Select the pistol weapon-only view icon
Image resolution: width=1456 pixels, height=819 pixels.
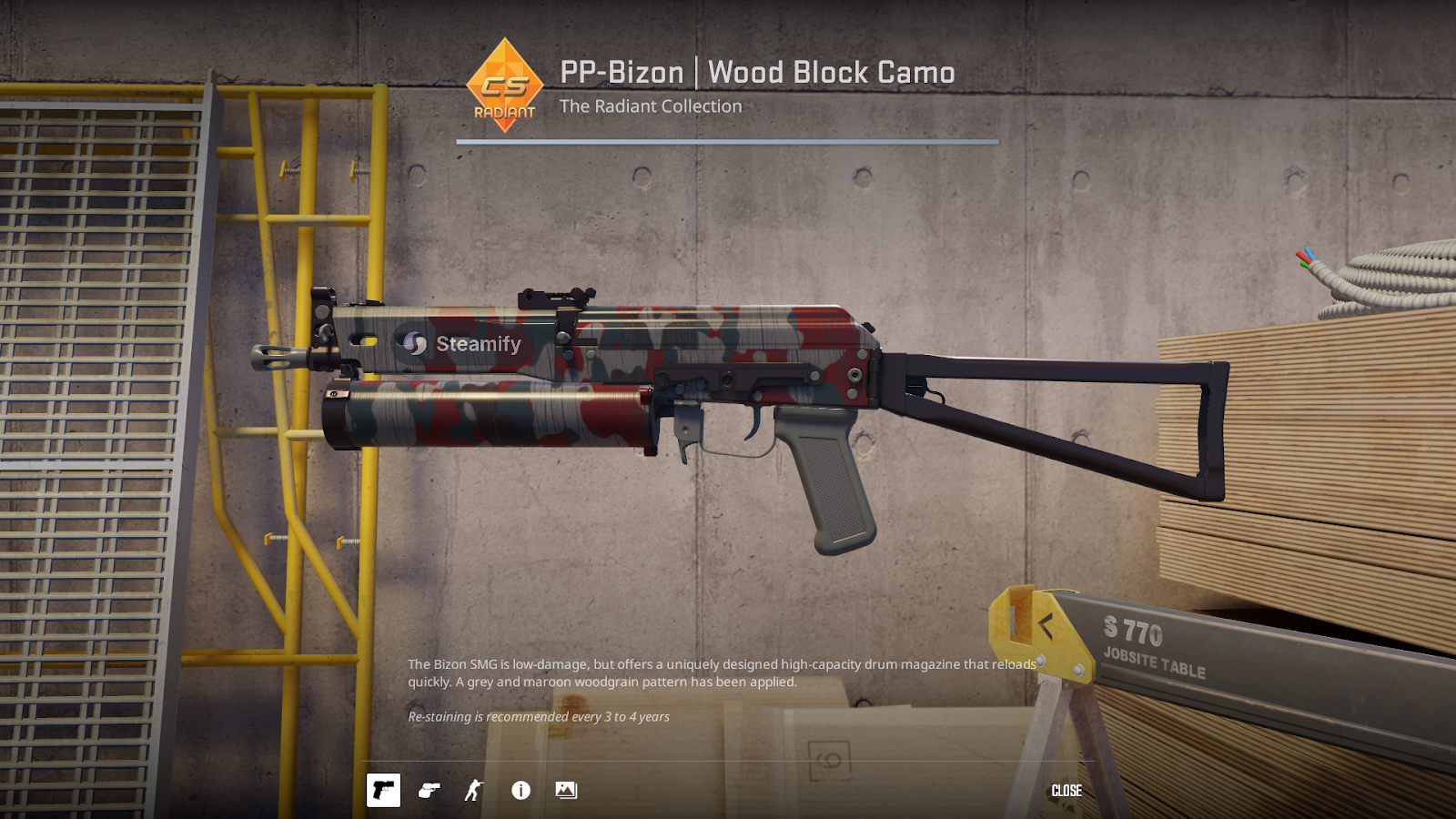point(383,790)
